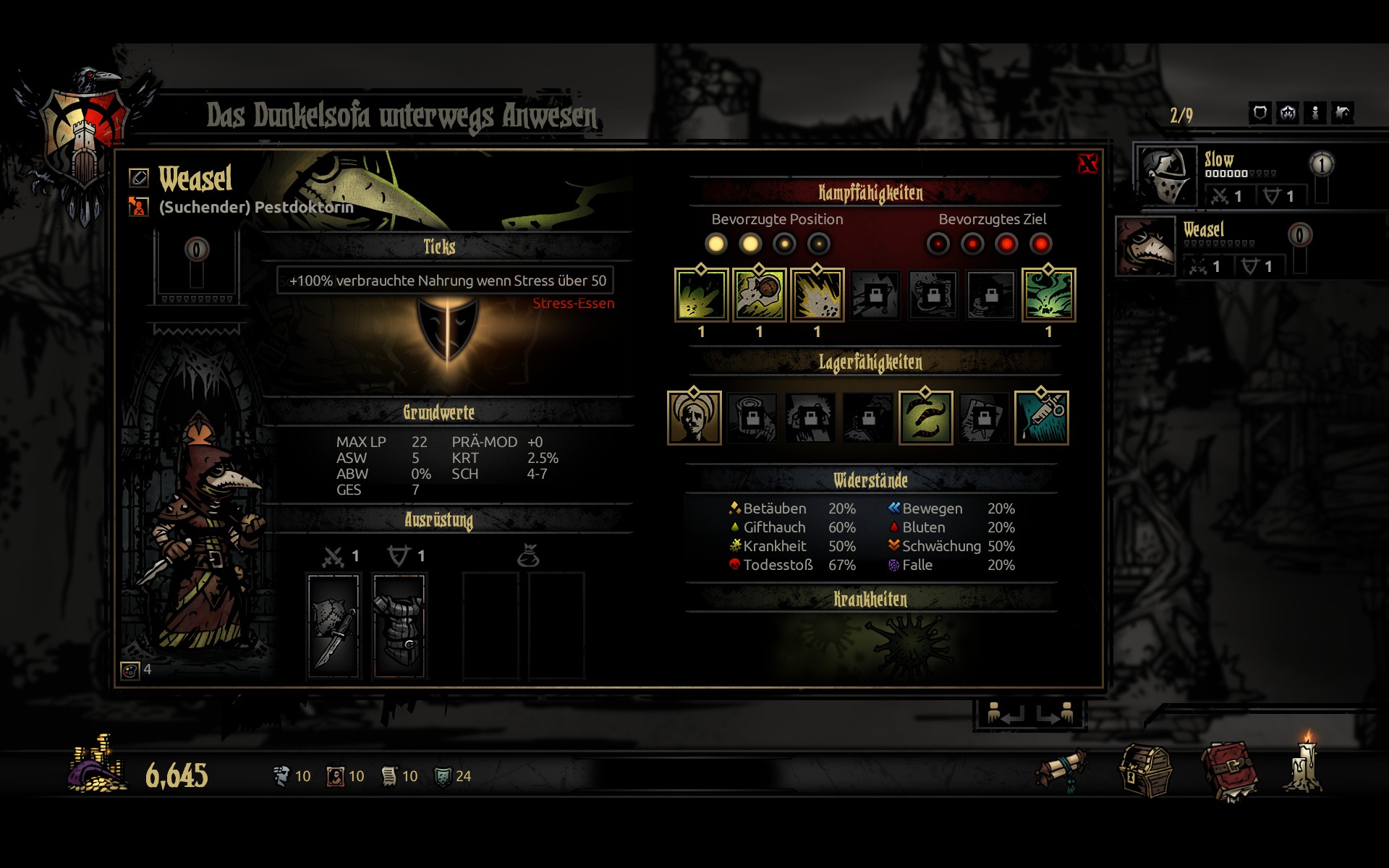Pick the syringe camping skill
Screen dimensions: 1389x868
tap(1041, 418)
